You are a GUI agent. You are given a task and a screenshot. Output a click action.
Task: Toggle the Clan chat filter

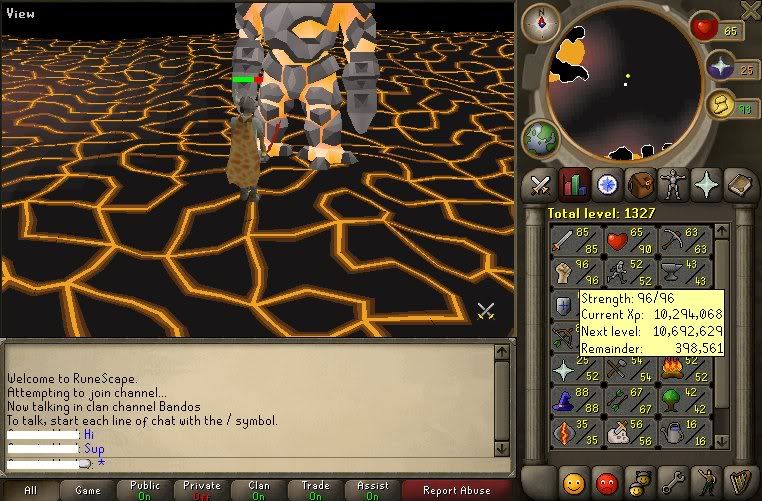pyautogui.click(x=258, y=490)
